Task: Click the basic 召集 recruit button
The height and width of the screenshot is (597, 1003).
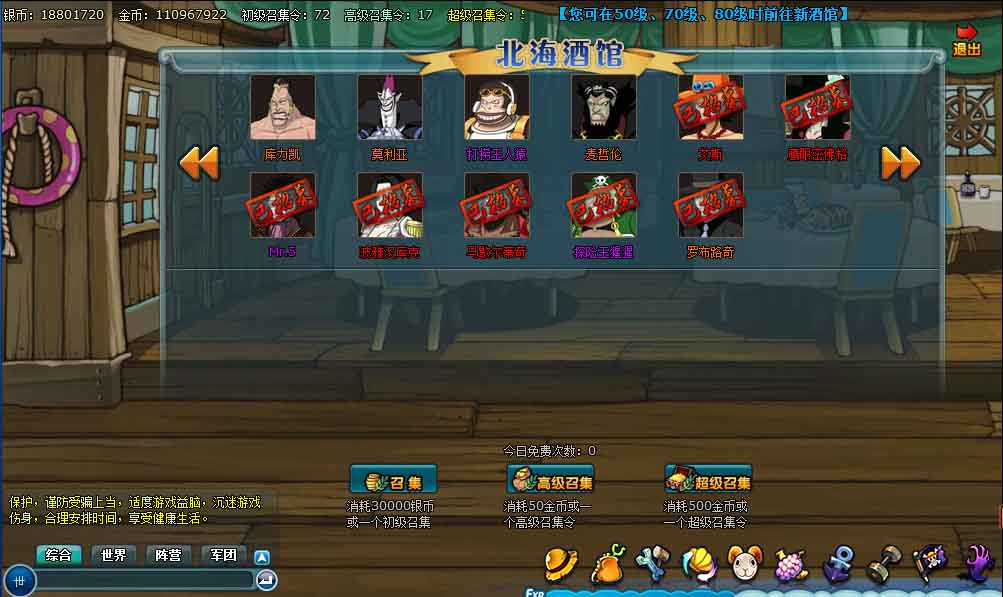Action: [x=393, y=480]
